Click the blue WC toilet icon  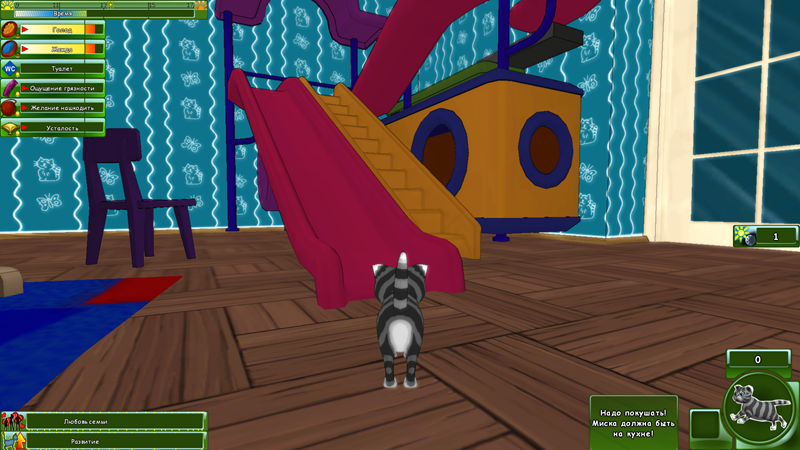click(x=9, y=68)
